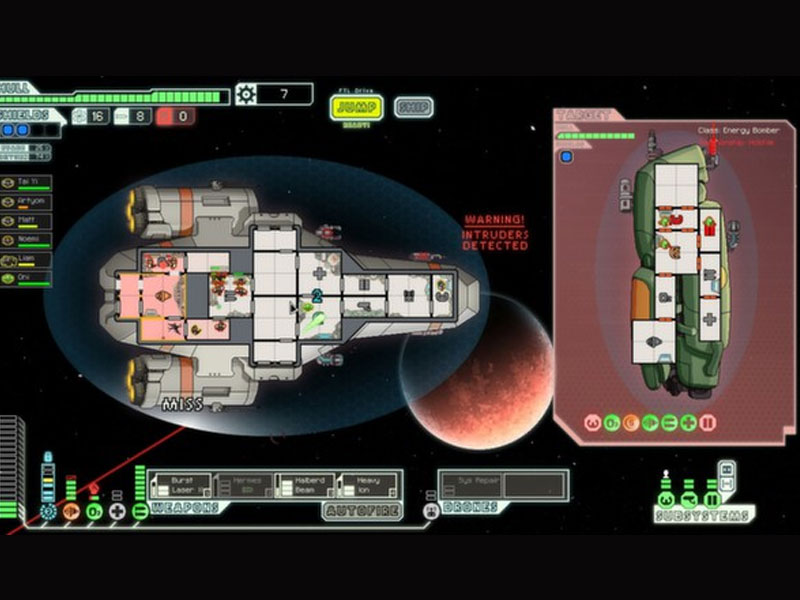
Task: Open the Ship menu
Action: tap(413, 107)
